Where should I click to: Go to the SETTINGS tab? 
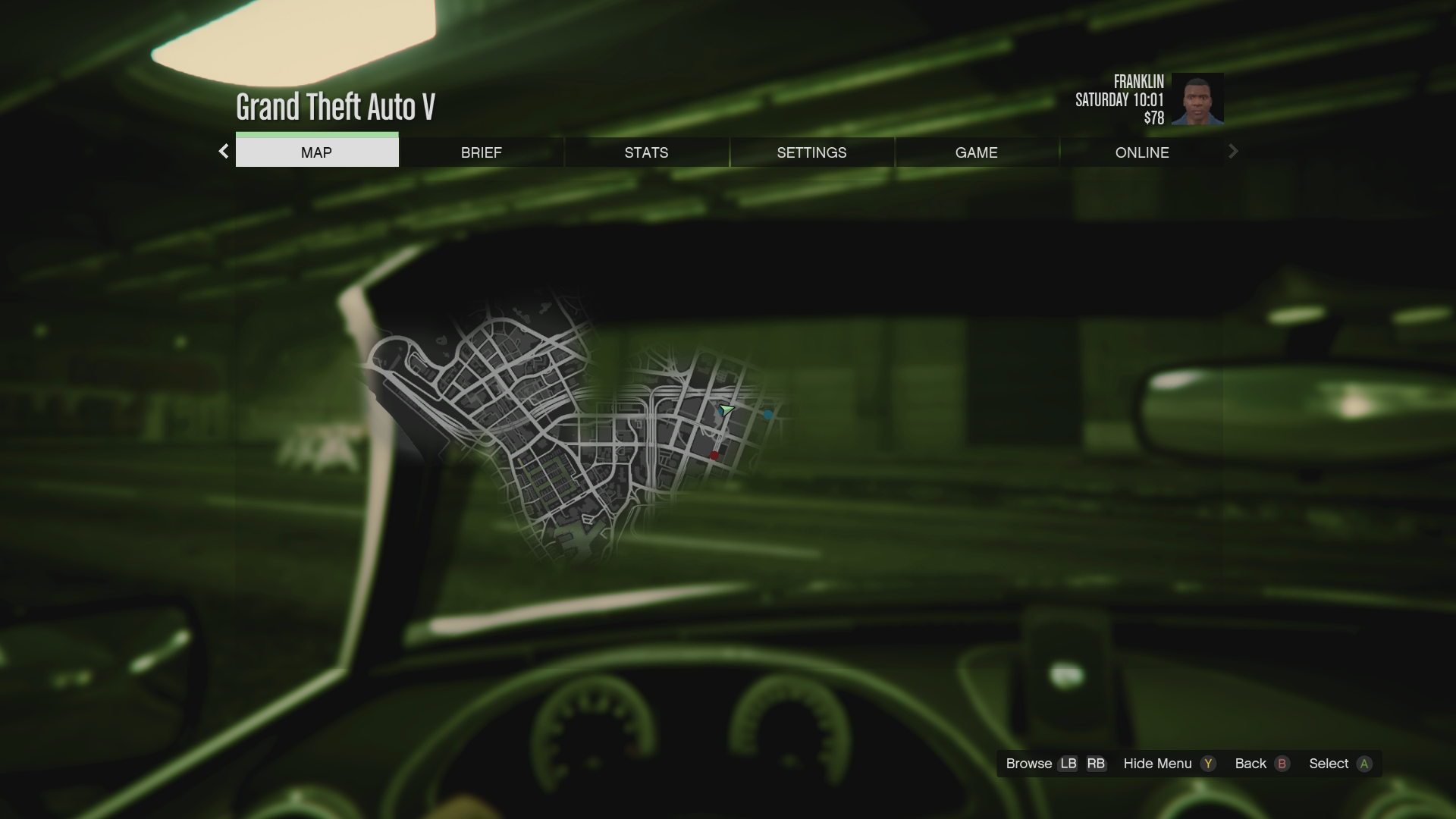(x=811, y=152)
